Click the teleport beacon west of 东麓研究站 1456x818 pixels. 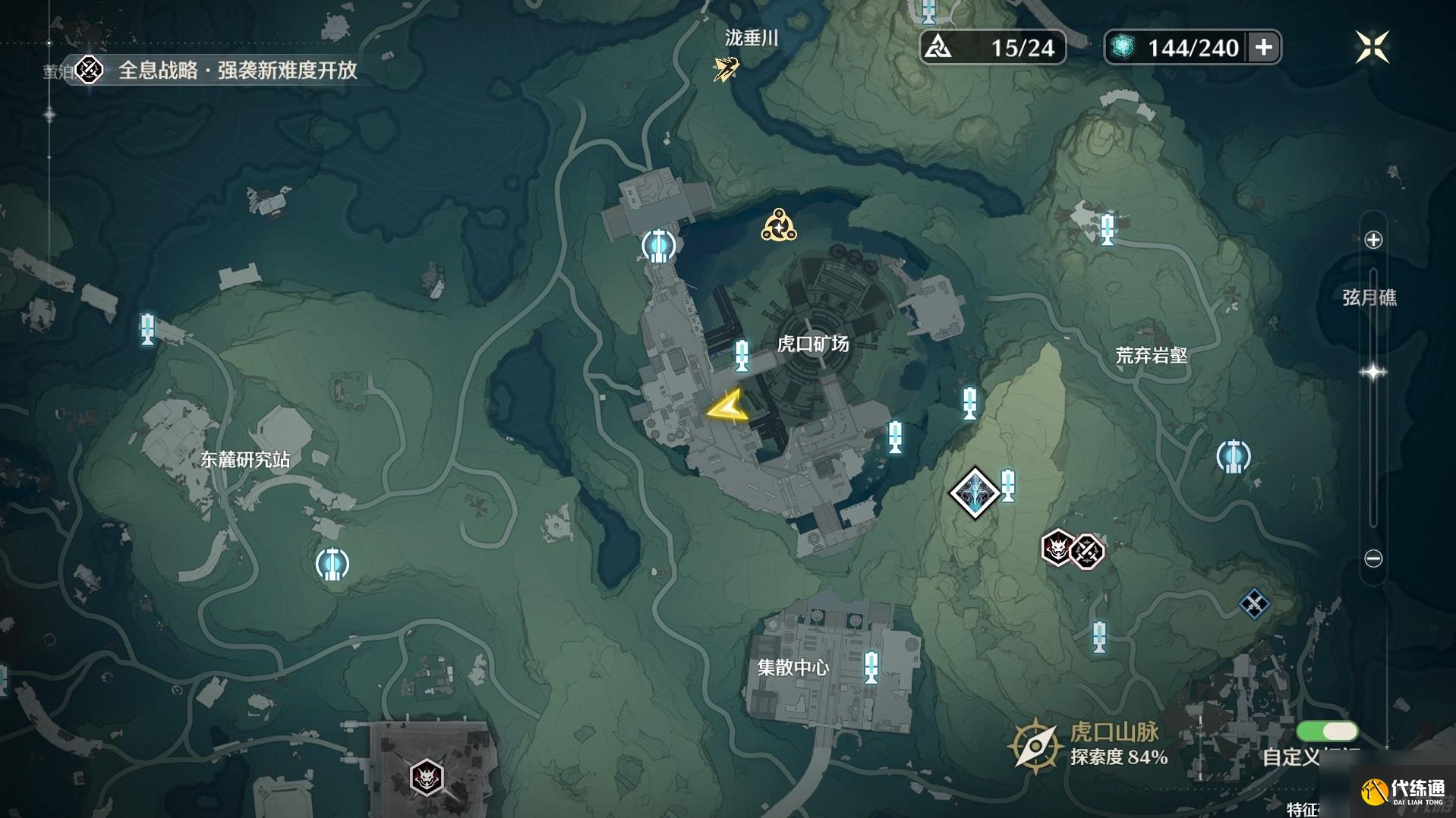[147, 329]
